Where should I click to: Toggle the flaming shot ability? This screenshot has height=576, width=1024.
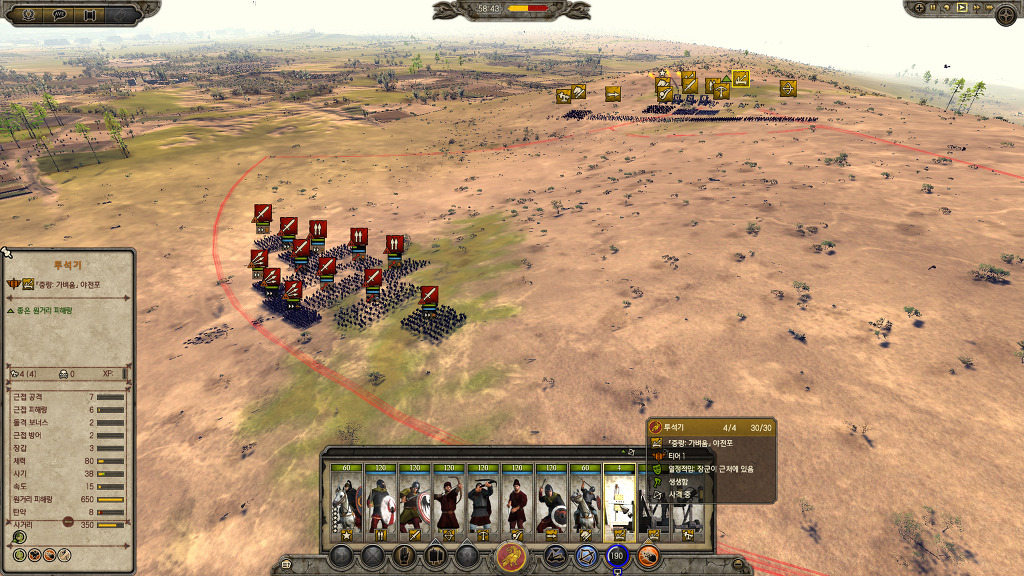pos(649,557)
